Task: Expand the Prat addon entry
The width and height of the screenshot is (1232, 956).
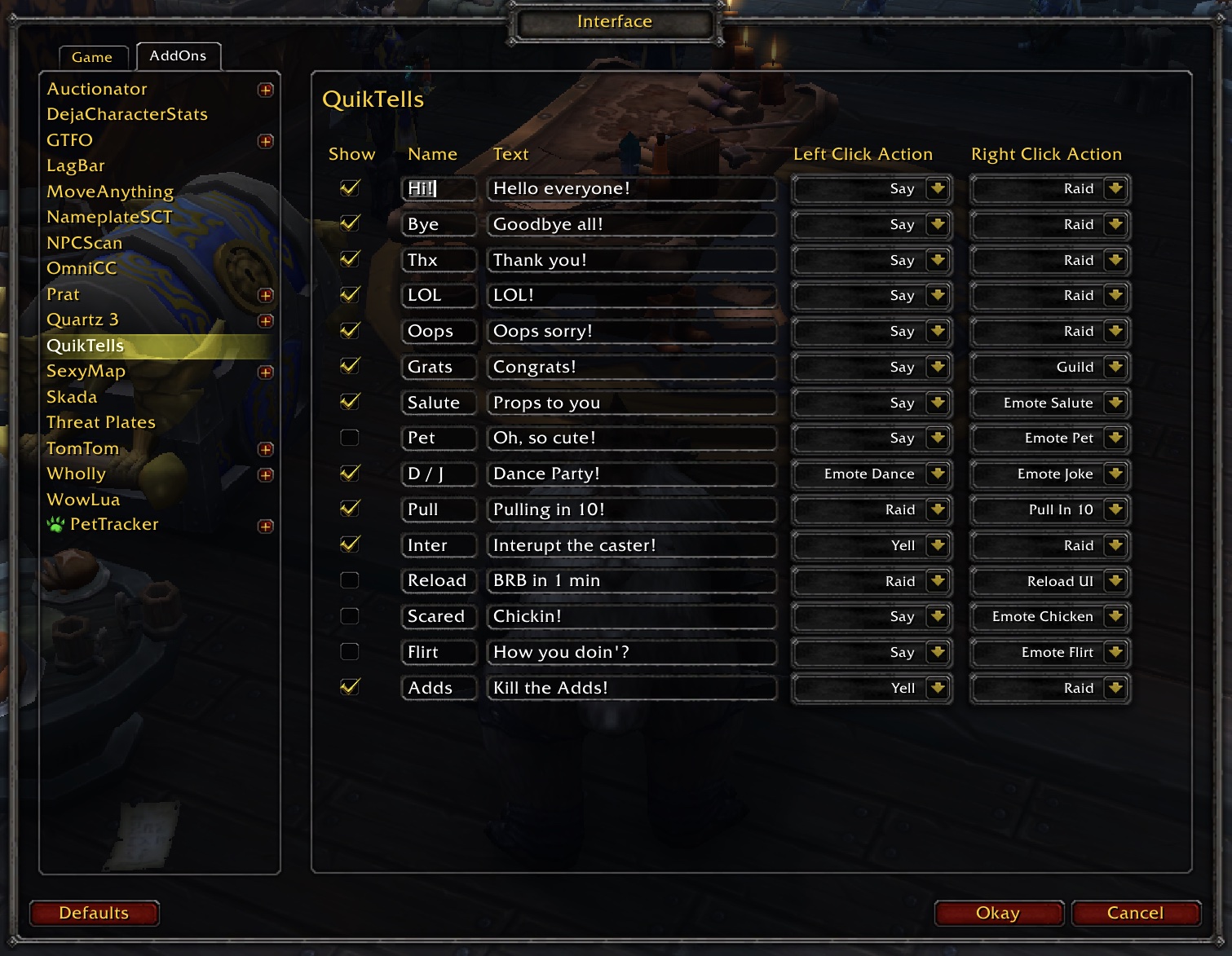Action: pyautogui.click(x=266, y=295)
